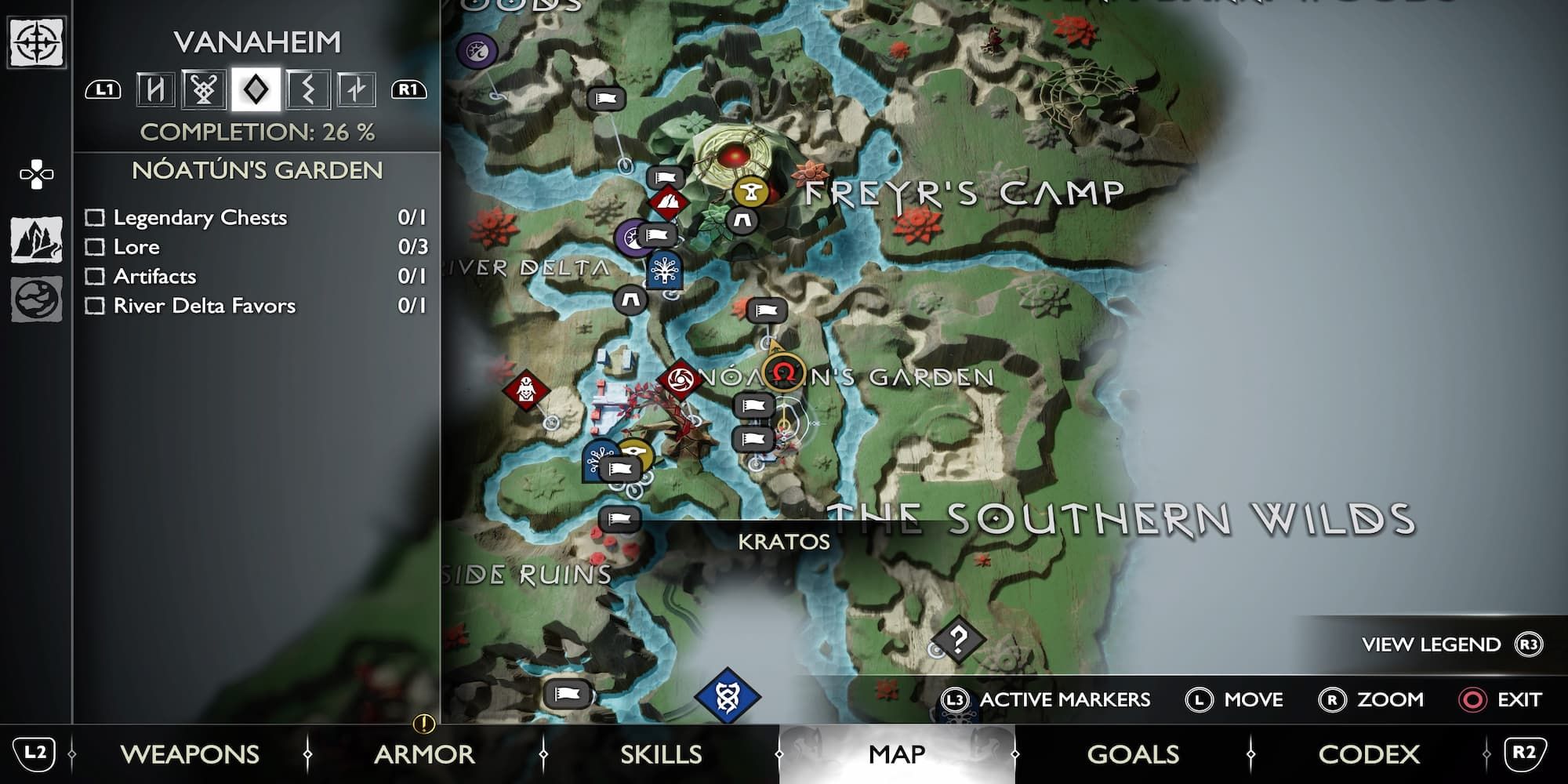Select the highlighted diamond realm rune
The width and height of the screenshot is (1568, 784).
tap(256, 89)
